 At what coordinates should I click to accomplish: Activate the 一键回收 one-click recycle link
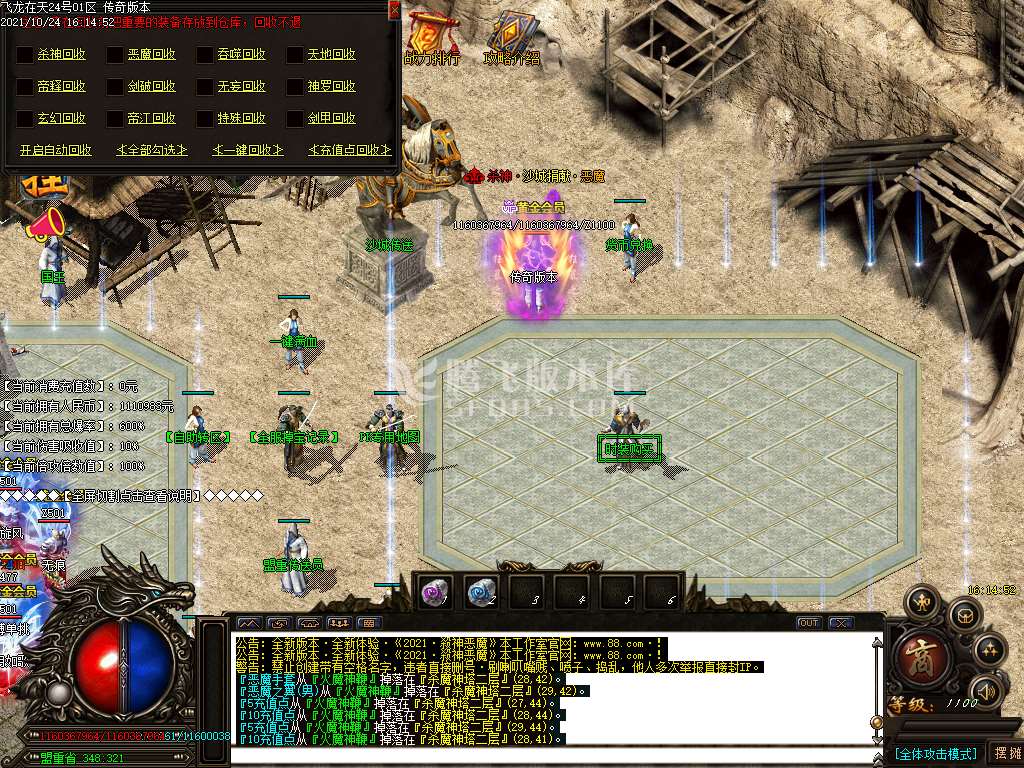(x=247, y=150)
